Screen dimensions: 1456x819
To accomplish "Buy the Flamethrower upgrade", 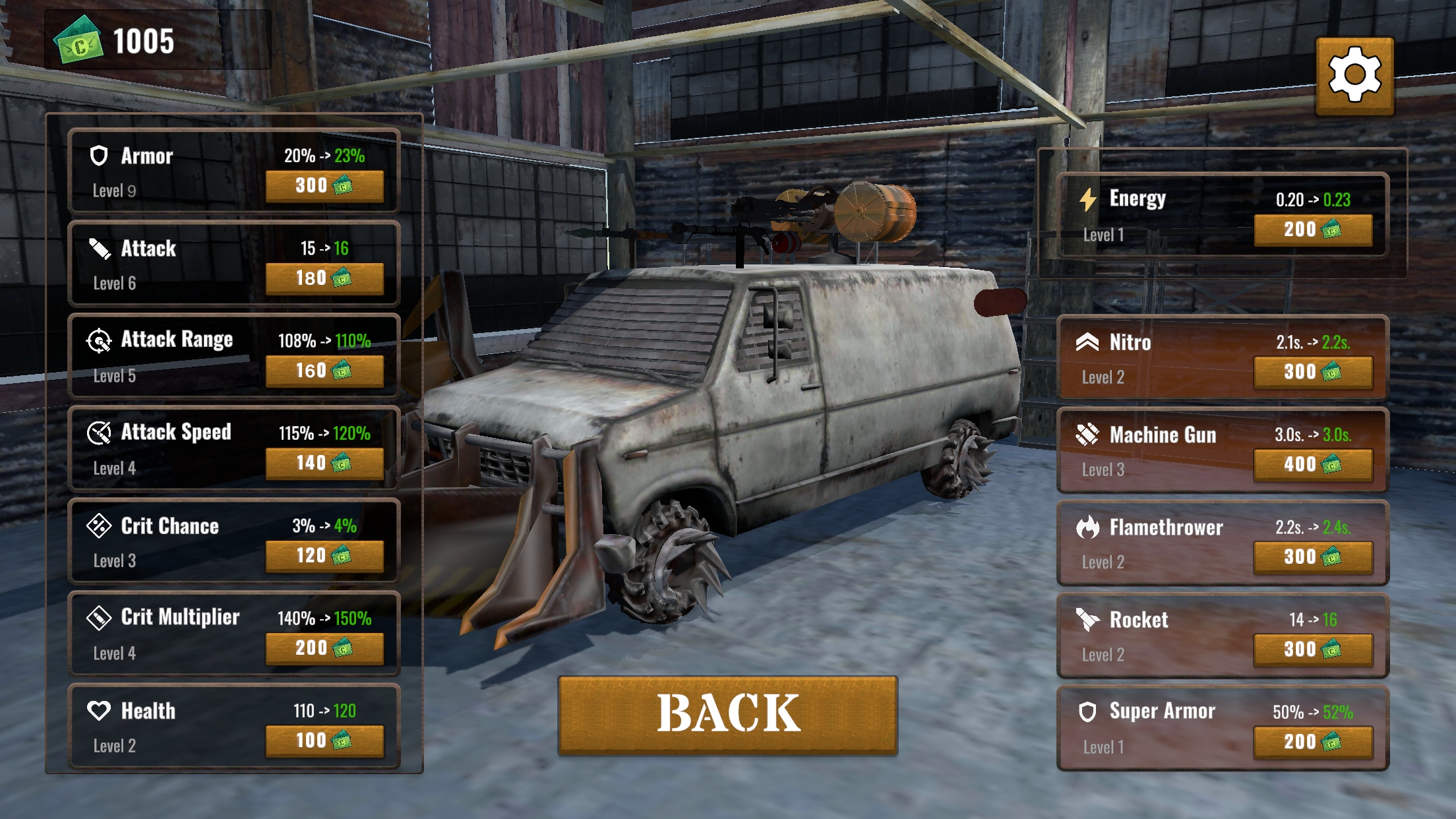I will click(x=1312, y=557).
